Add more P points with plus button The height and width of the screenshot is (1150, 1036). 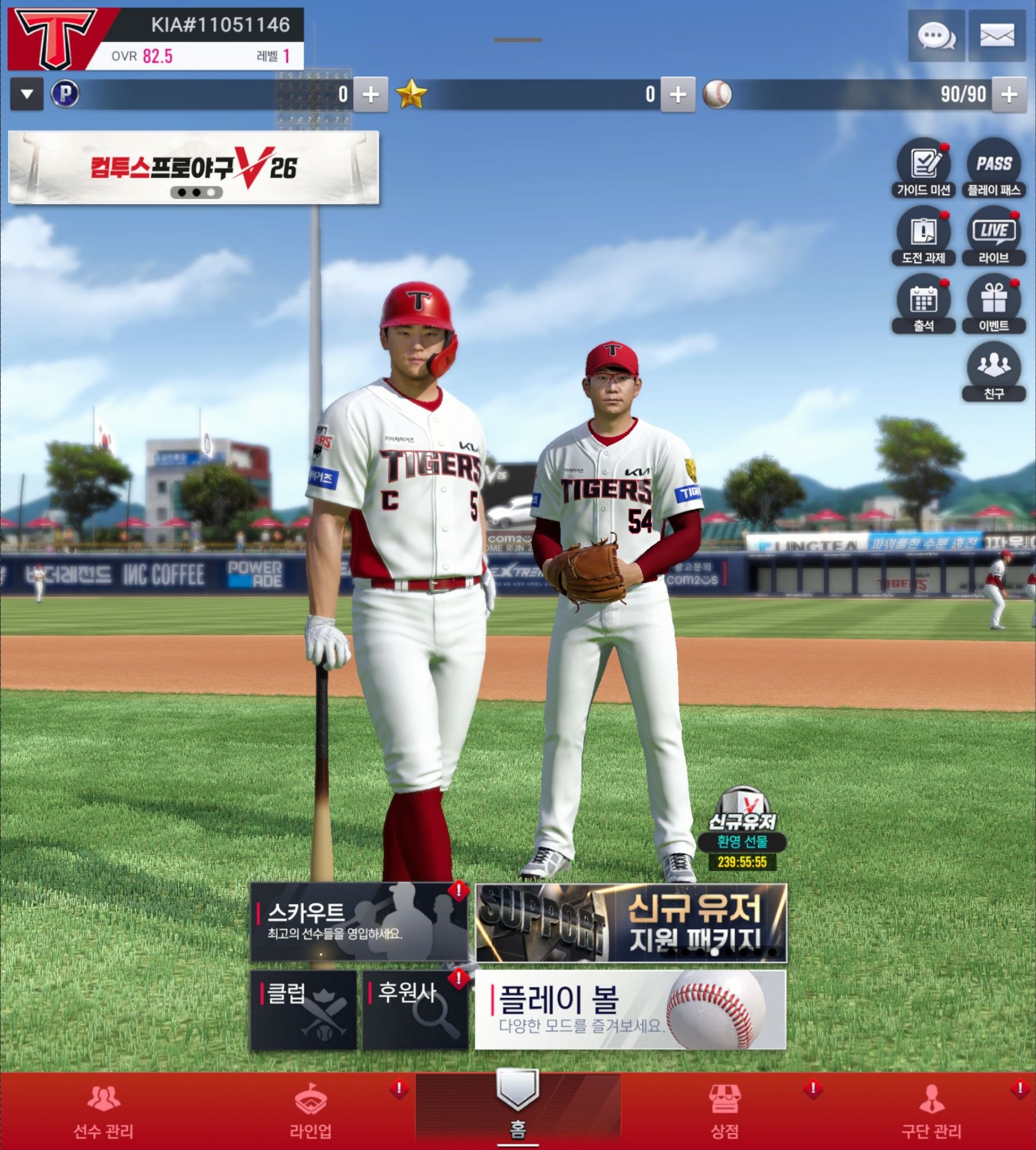pos(371,94)
